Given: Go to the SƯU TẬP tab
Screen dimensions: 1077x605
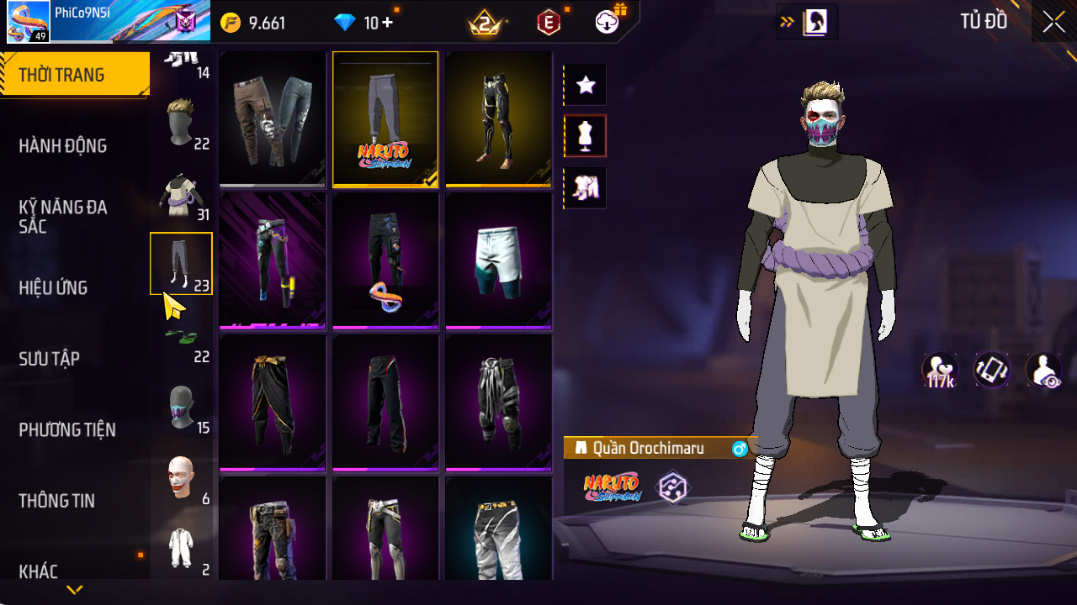Looking at the screenshot, I should (x=50, y=359).
